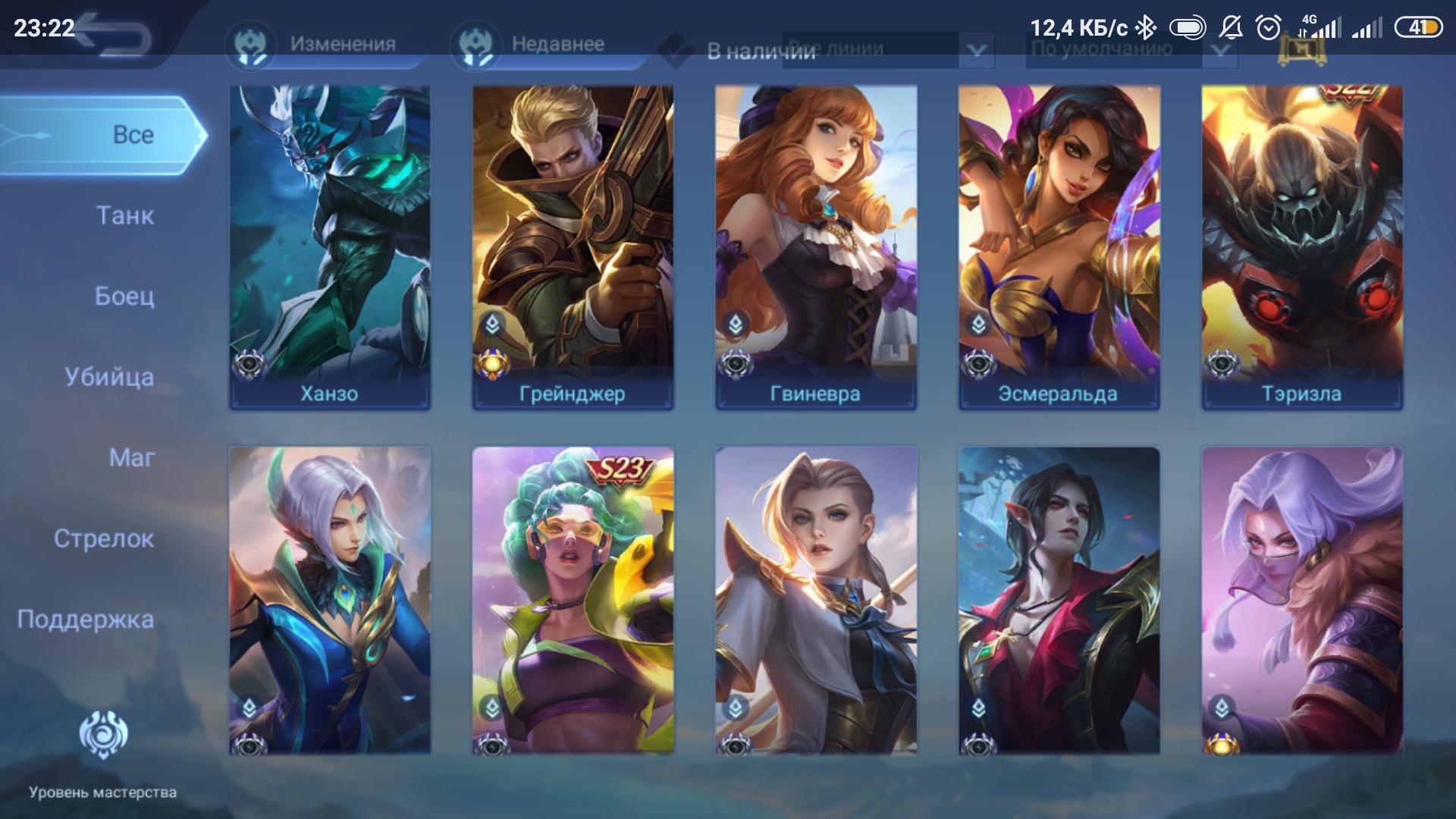Image resolution: width=1456 pixels, height=819 pixels.
Task: Select the Ханзо hero card
Action: 330,246
